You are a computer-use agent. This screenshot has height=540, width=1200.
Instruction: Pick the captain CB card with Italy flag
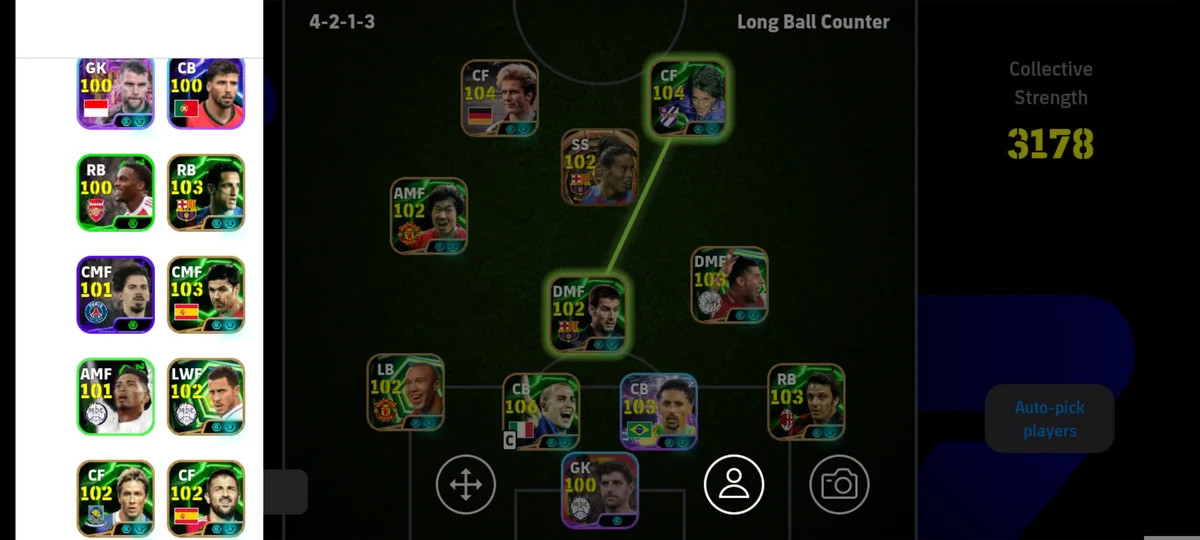point(541,411)
